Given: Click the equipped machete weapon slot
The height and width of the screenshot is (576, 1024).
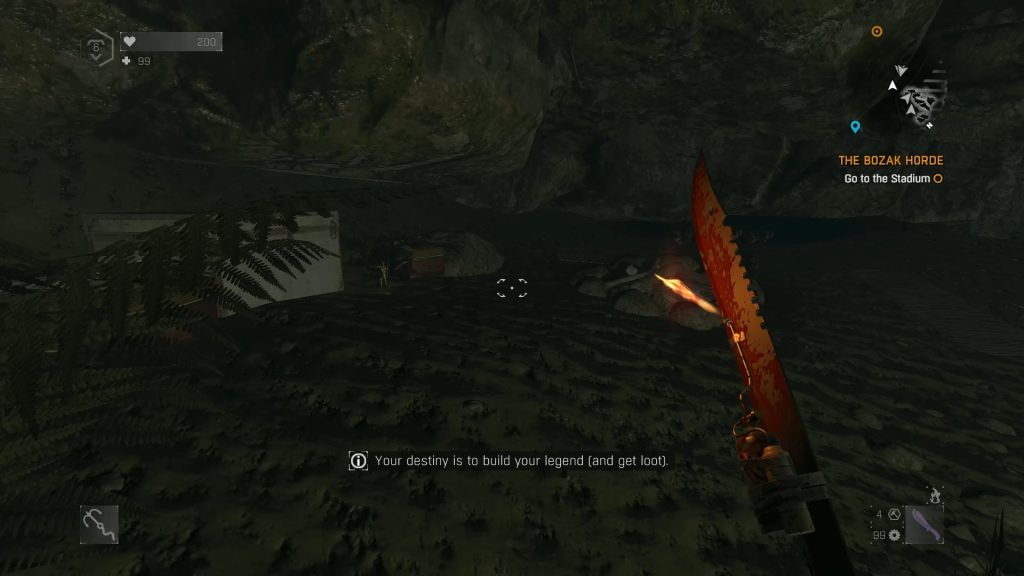Looking at the screenshot, I should click(x=924, y=524).
